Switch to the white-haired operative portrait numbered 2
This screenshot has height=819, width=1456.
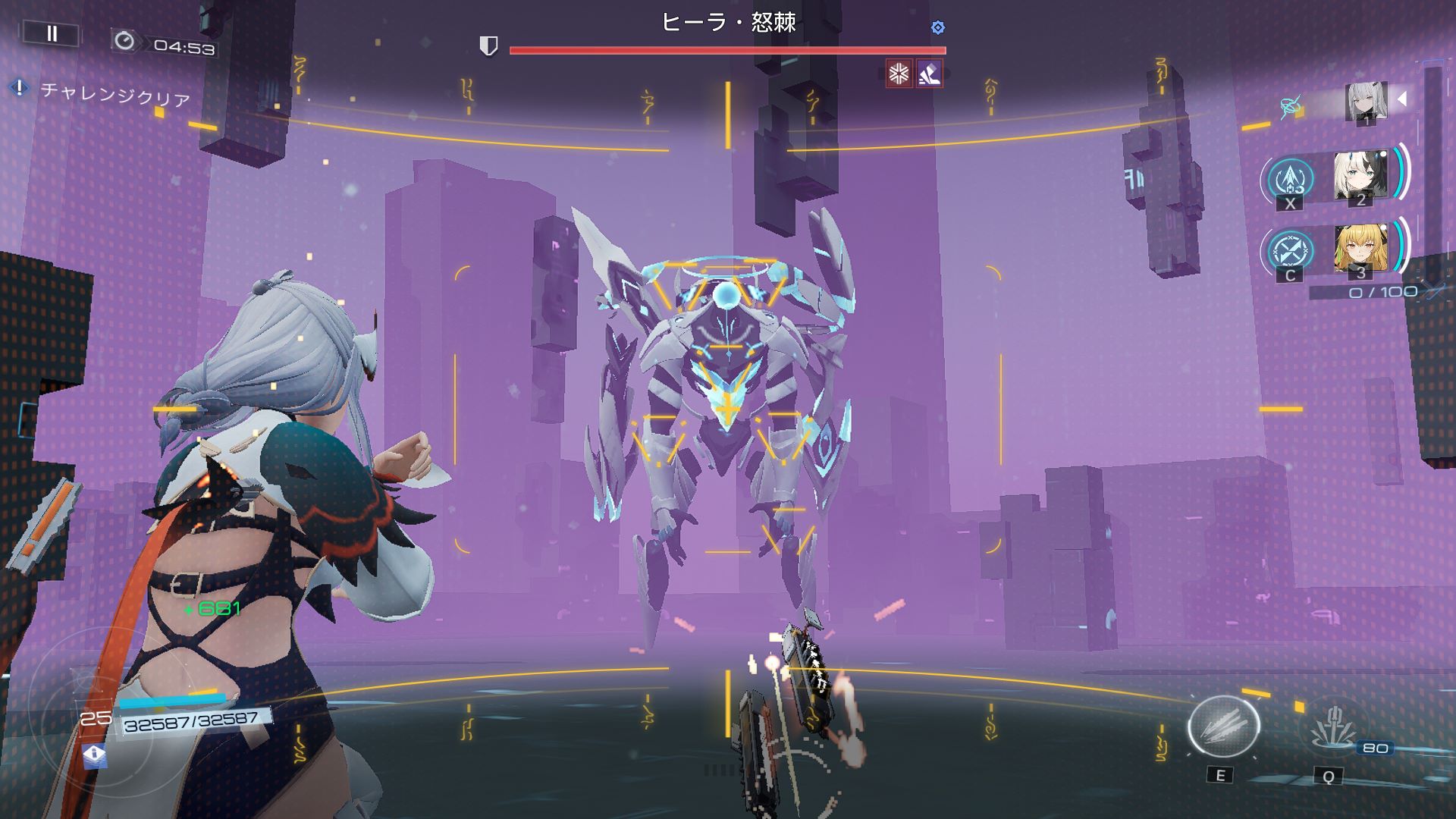[1360, 177]
